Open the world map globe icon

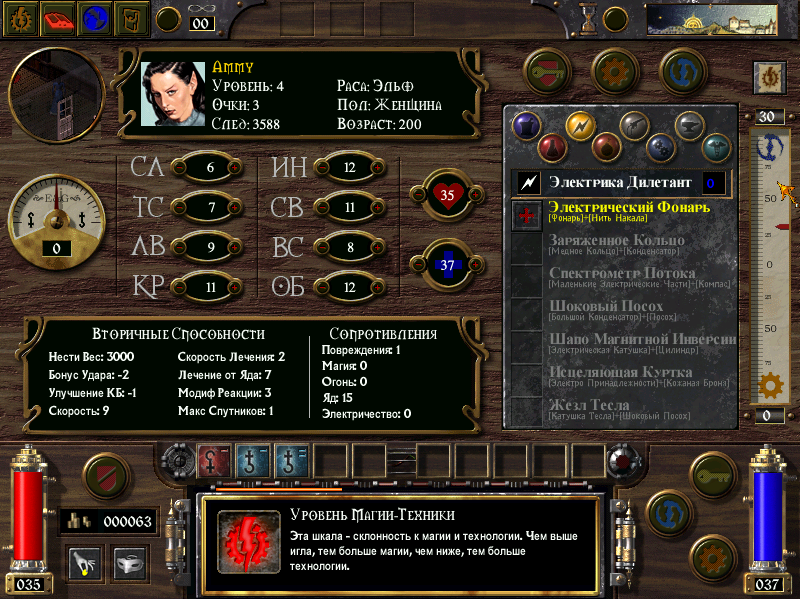[x=96, y=18]
